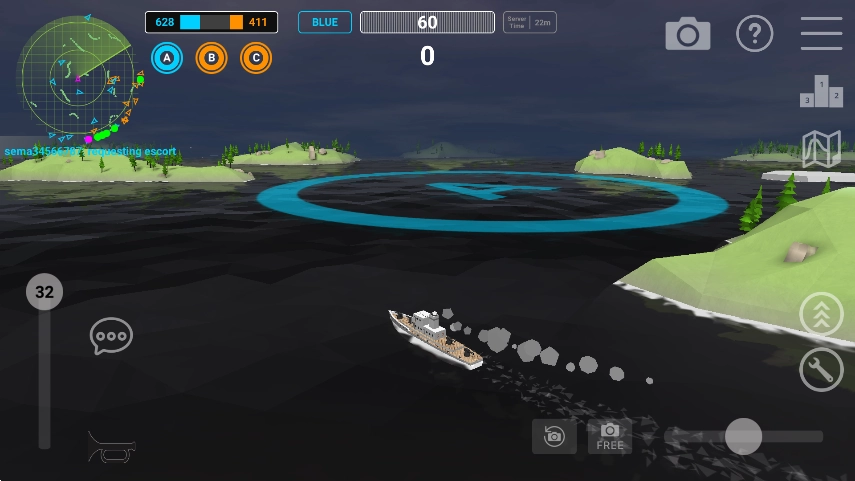
Task: Open the help question mark
Action: click(x=755, y=35)
